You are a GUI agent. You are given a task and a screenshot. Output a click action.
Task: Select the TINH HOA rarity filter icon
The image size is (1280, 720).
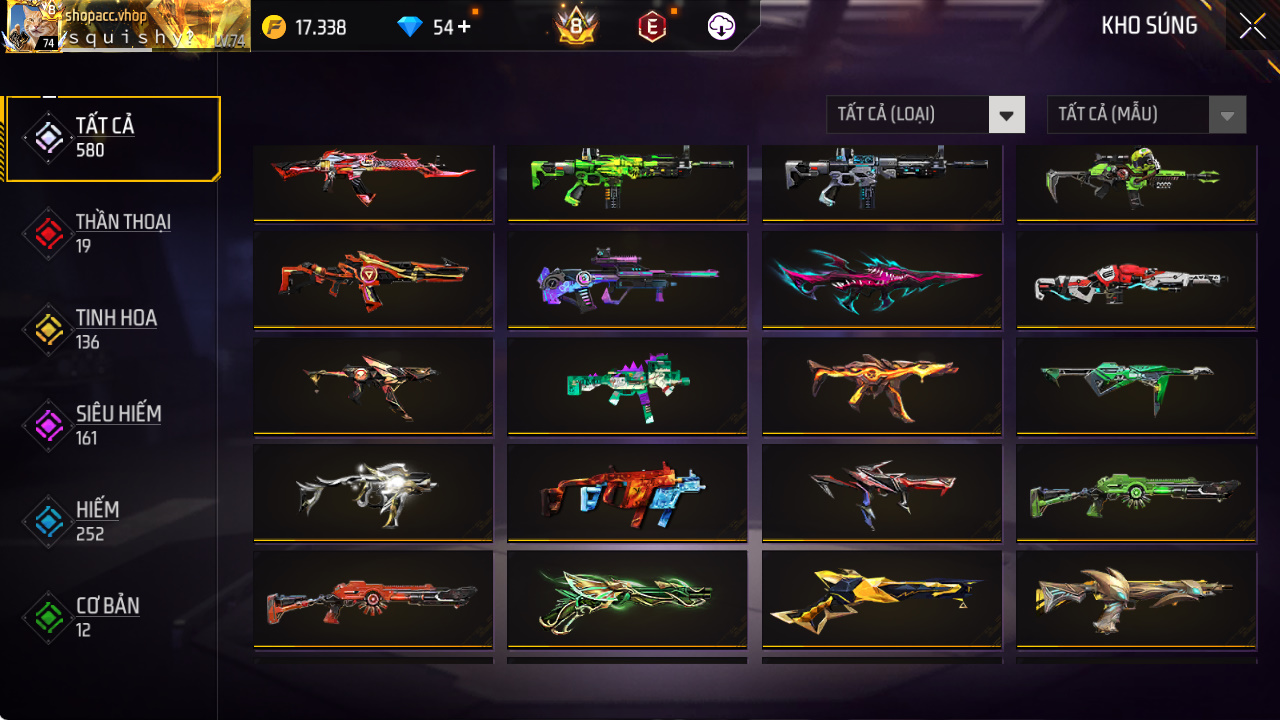47,328
